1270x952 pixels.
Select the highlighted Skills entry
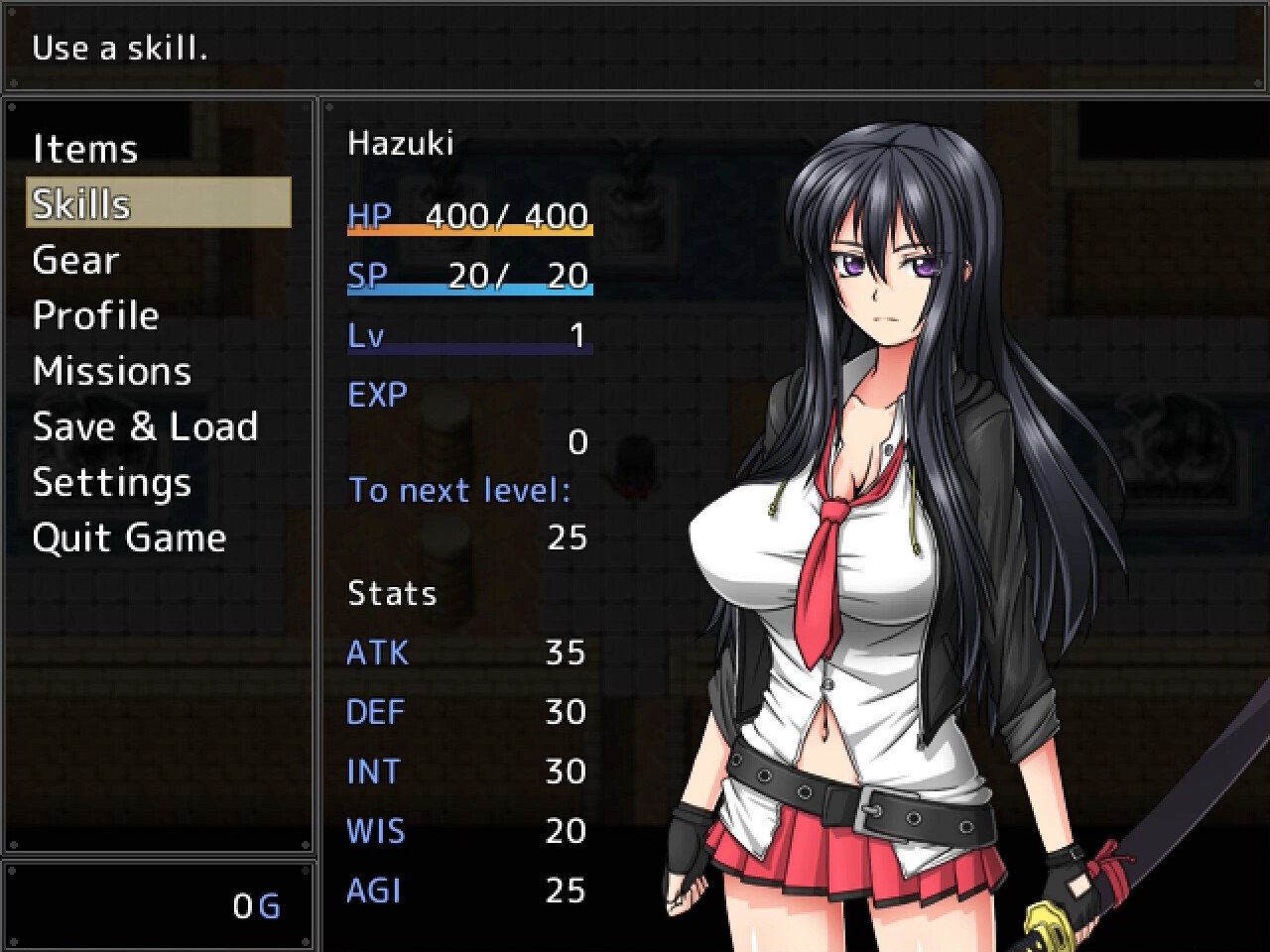158,203
